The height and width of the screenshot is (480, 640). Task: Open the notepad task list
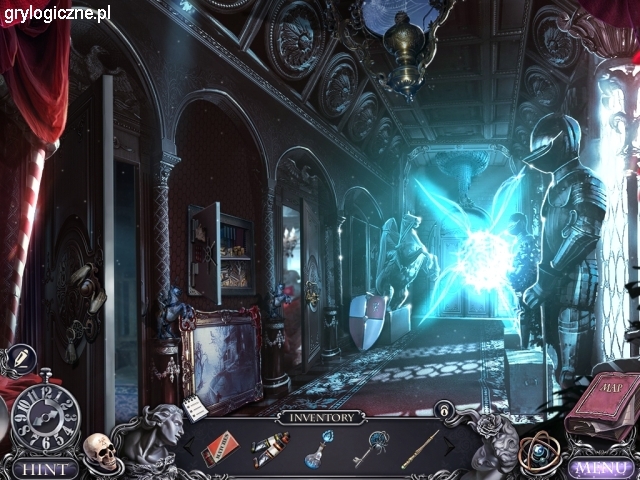tap(196, 408)
